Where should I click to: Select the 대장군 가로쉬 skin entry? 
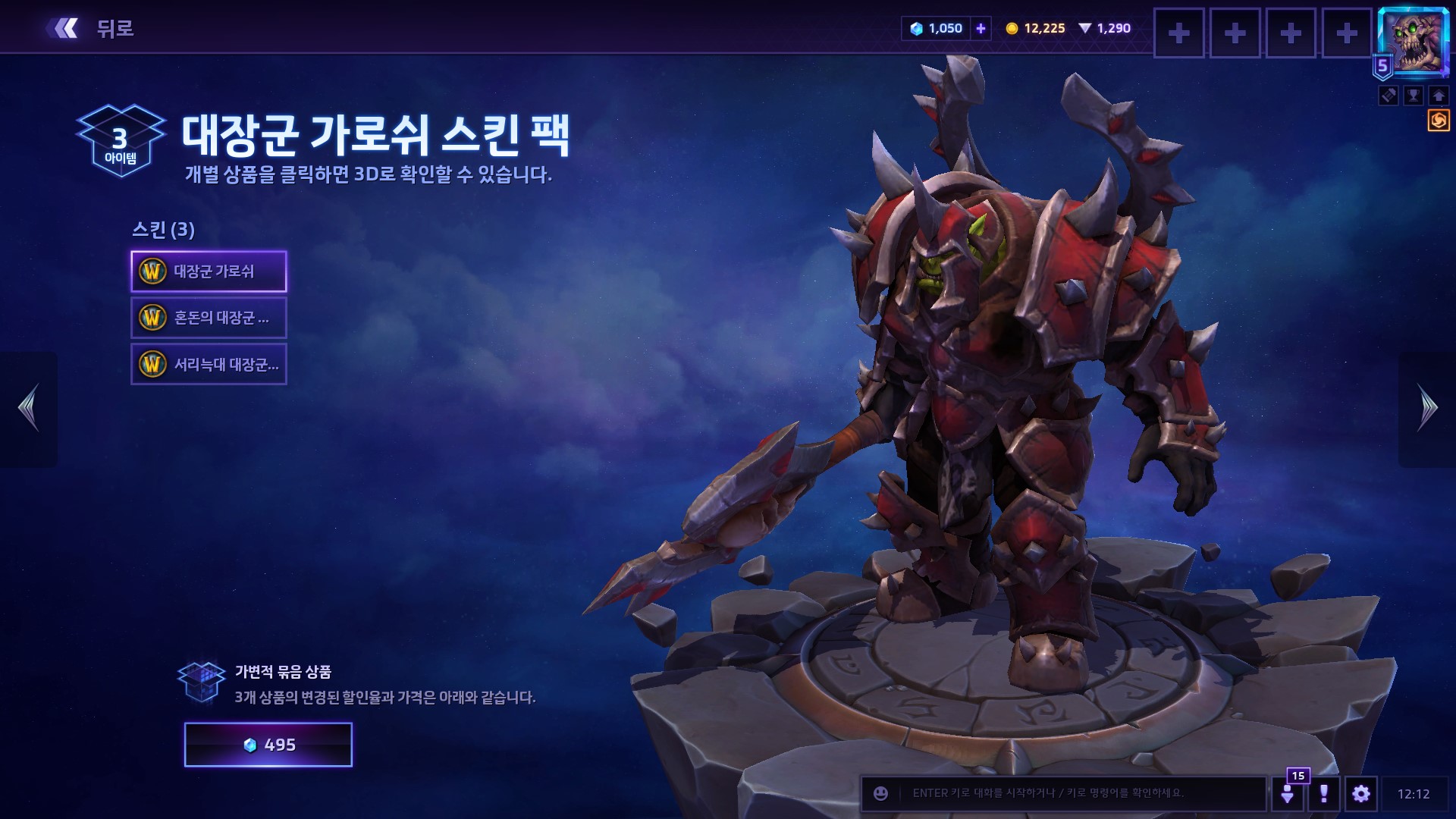209,271
